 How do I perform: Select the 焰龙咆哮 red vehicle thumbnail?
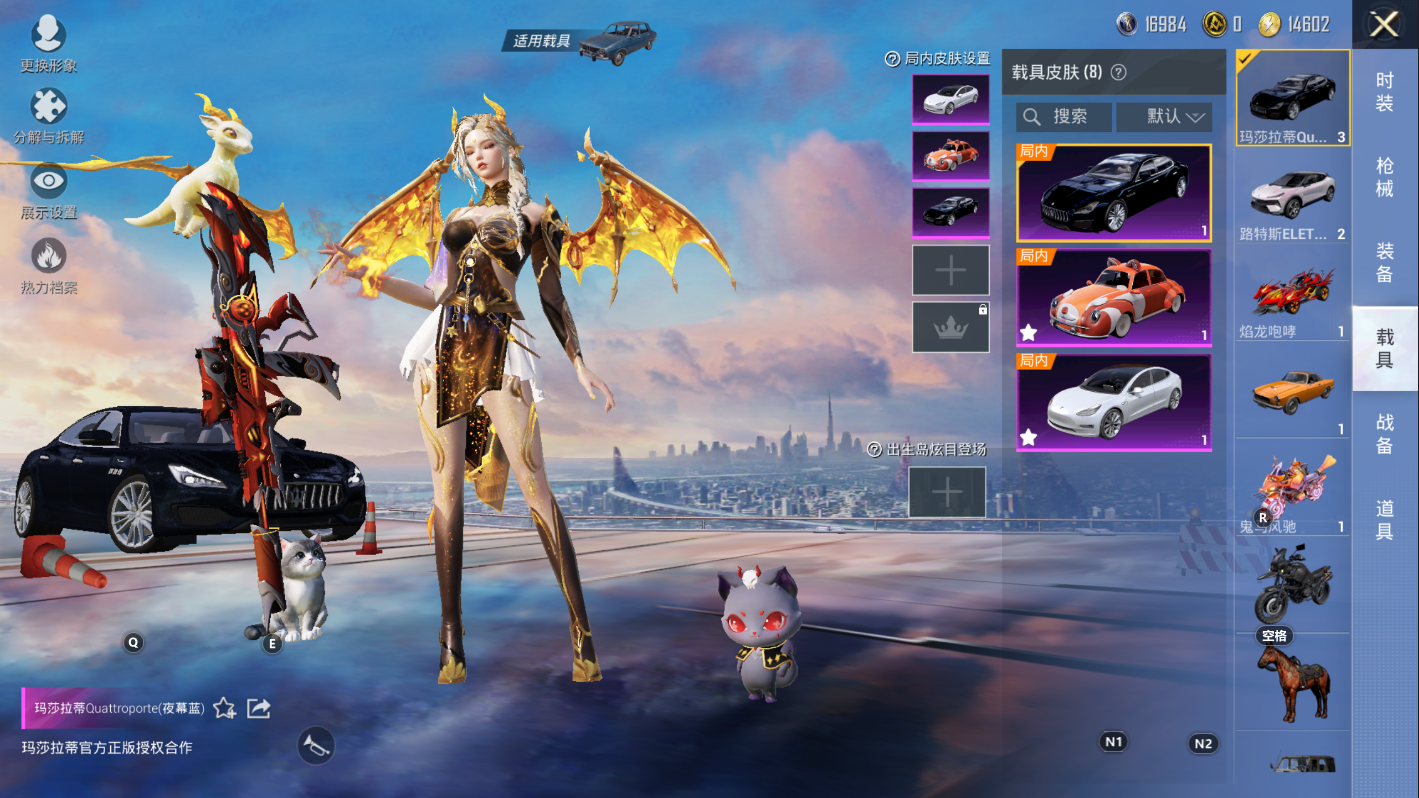(x=1292, y=295)
